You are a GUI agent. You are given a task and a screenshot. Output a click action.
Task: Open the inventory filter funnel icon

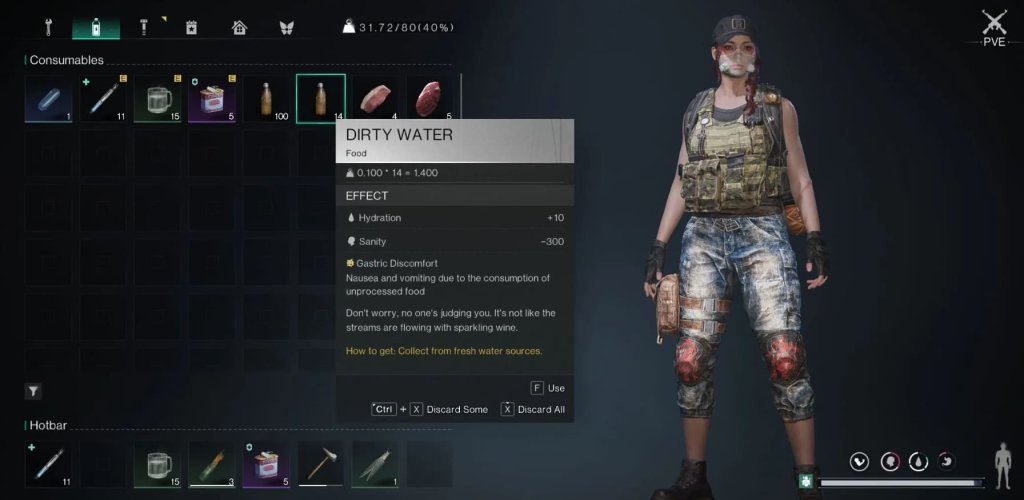tap(32, 391)
